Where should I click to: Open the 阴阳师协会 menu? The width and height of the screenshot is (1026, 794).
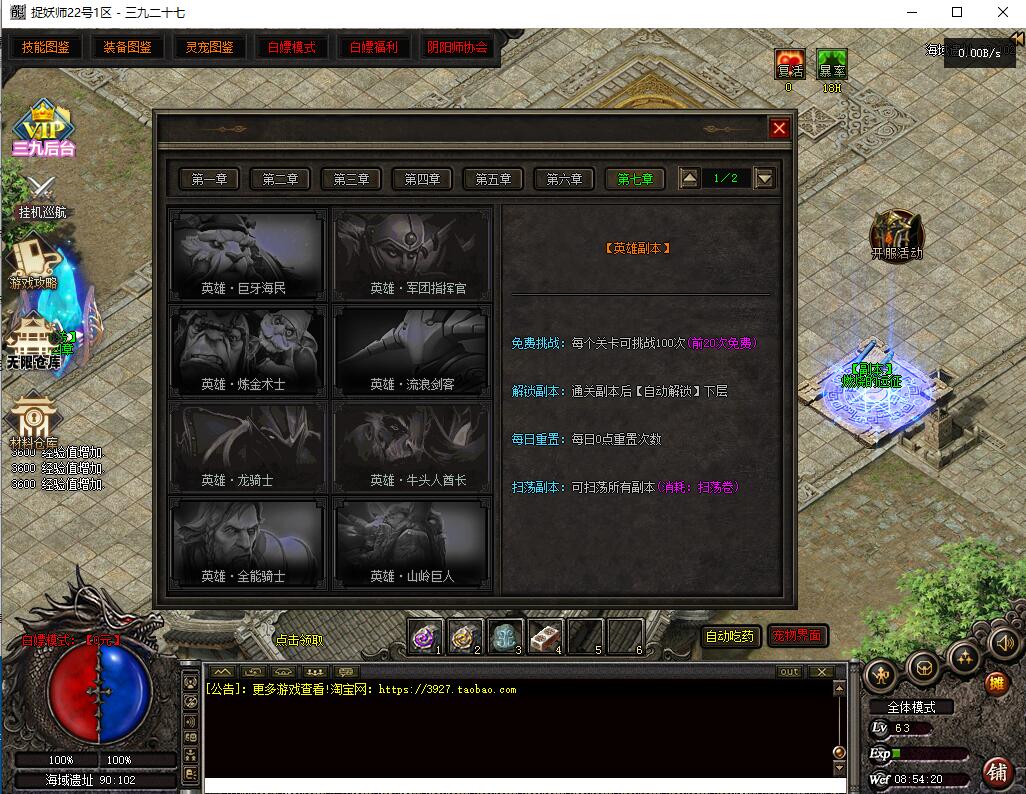(x=457, y=47)
